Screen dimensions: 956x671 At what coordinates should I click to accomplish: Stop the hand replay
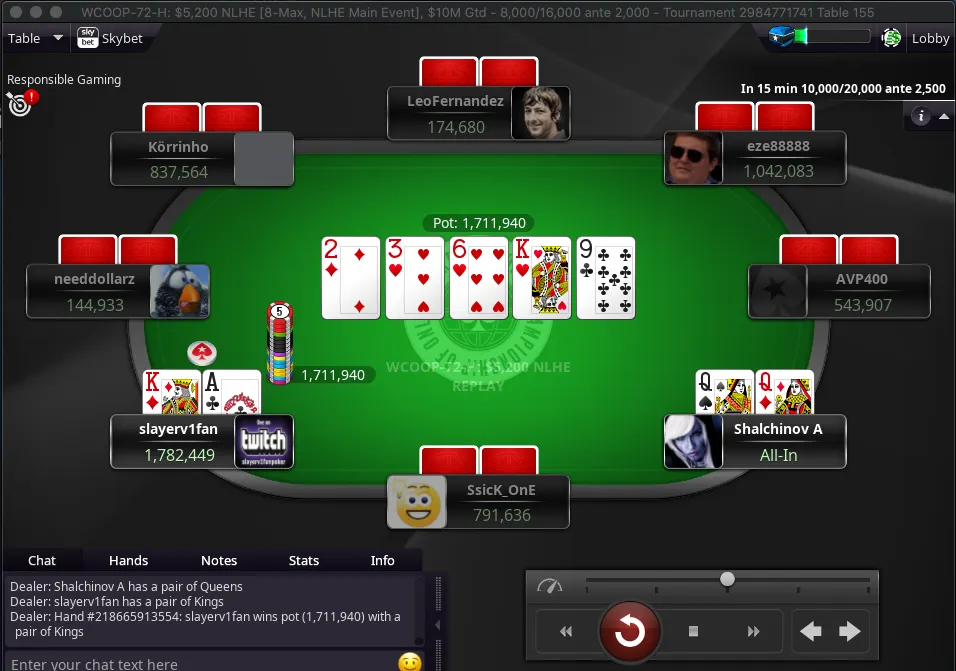[x=693, y=631]
